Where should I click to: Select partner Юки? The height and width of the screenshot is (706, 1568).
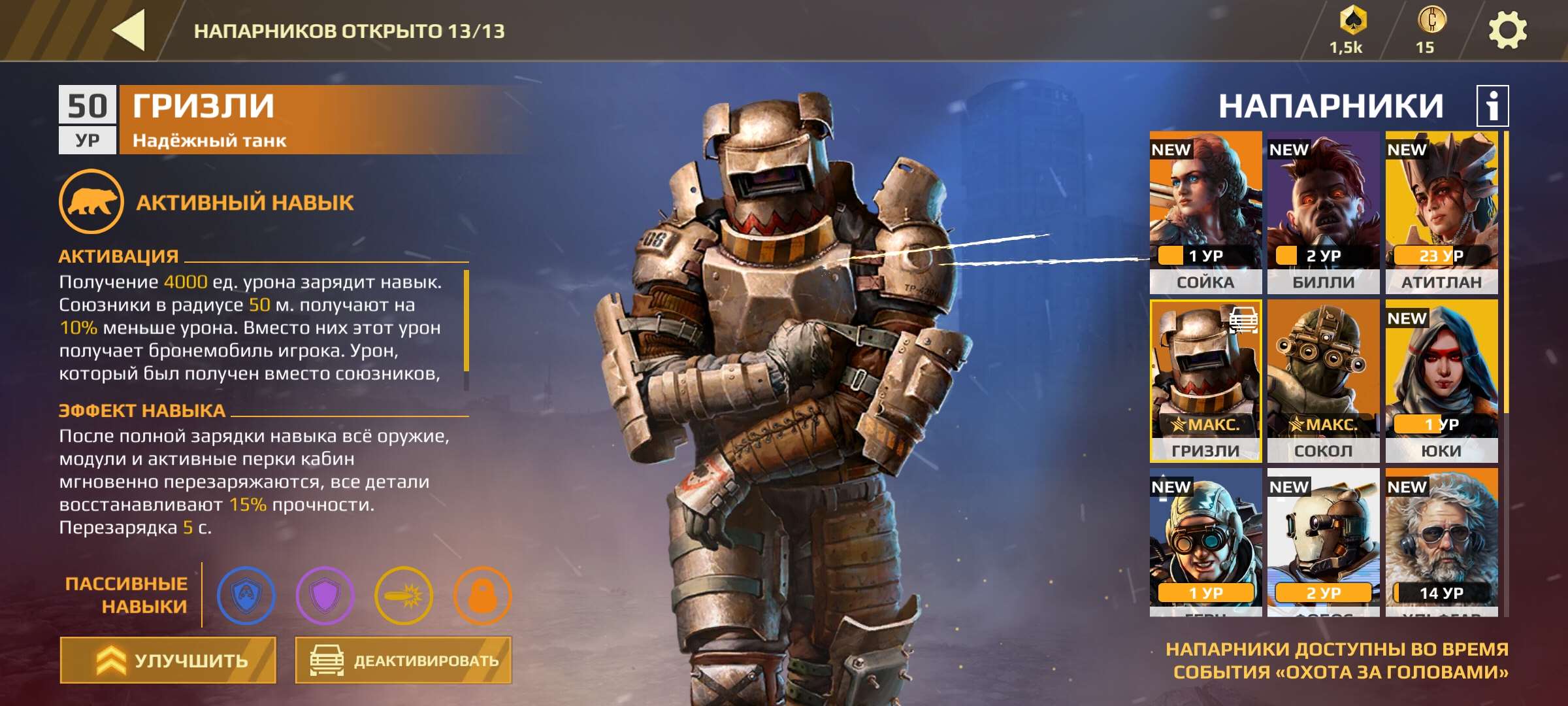tap(1441, 380)
